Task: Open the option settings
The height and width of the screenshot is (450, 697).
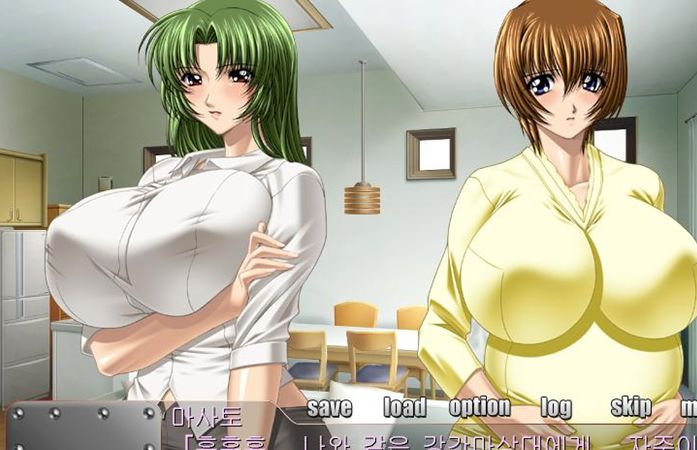Action: coord(479,408)
